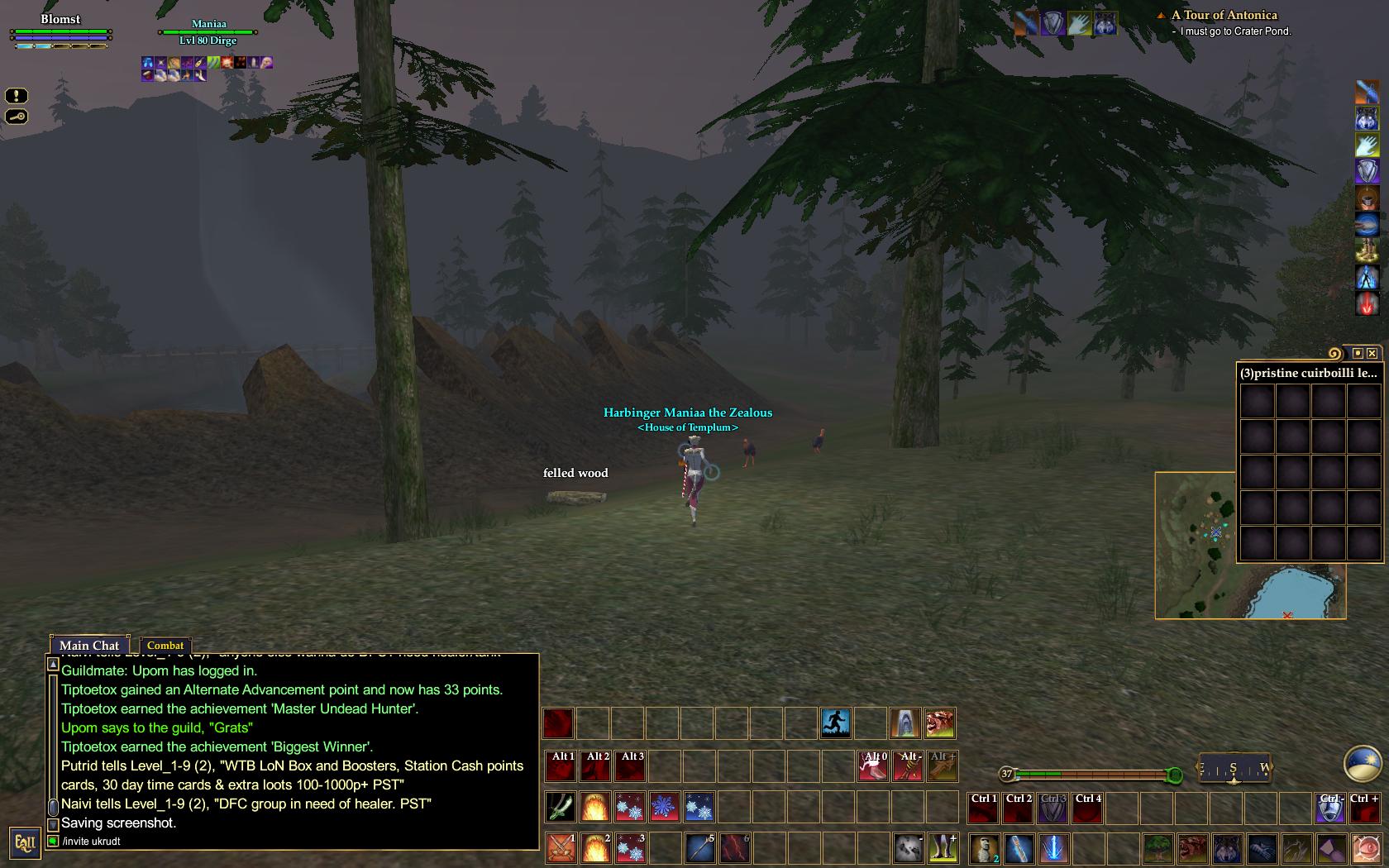
Task: Toggle the green chat filter indicator near the input
Action: click(52, 841)
